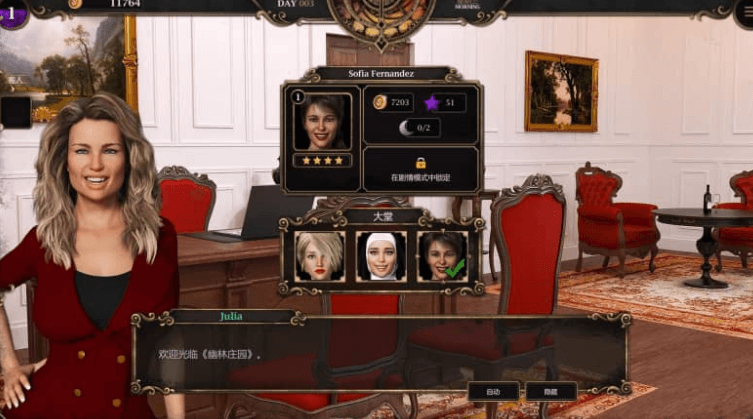Click the purple level badge in the corner
Image resolution: width=753 pixels, height=419 pixels.
click(12, 13)
